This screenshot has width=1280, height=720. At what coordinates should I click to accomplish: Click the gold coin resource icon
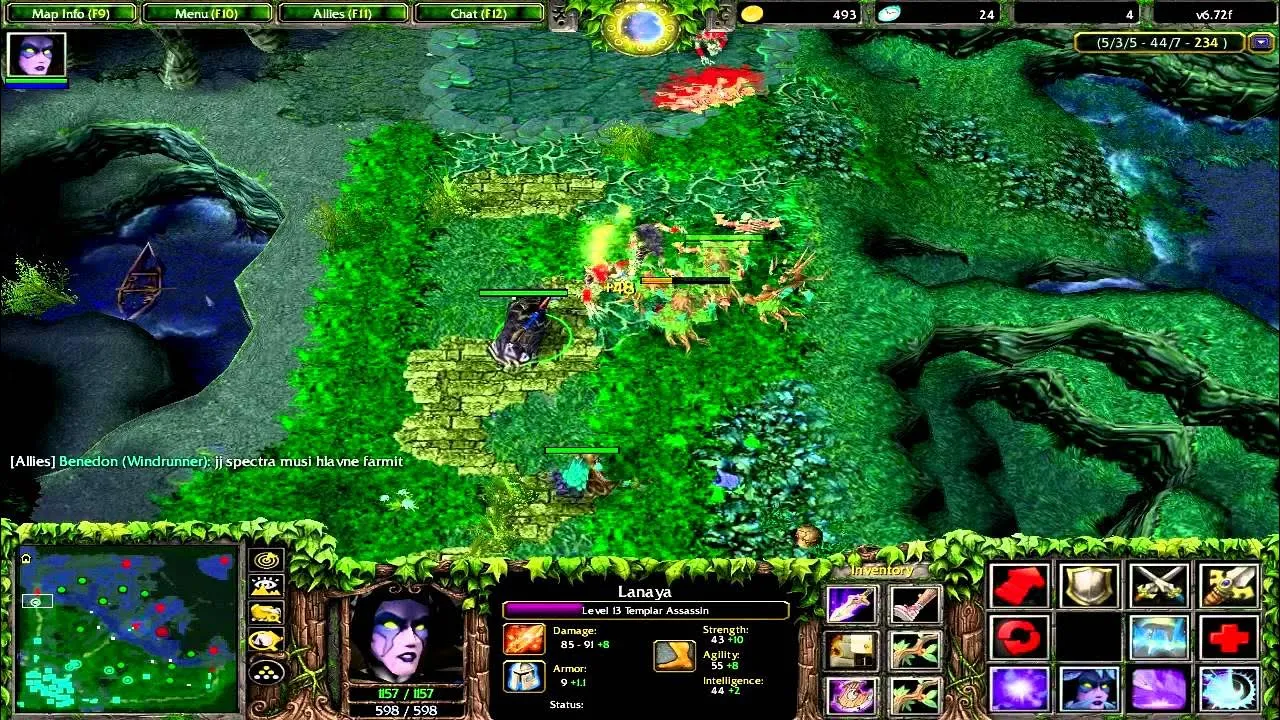click(x=752, y=14)
